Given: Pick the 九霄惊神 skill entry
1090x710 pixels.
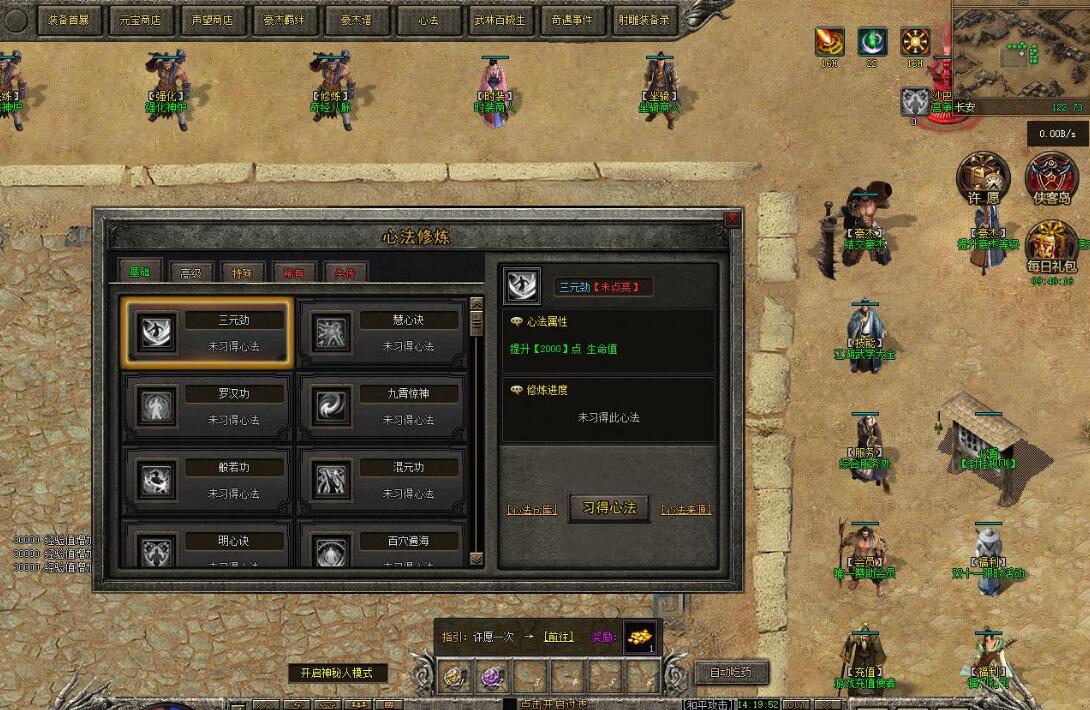Looking at the screenshot, I should [x=382, y=406].
